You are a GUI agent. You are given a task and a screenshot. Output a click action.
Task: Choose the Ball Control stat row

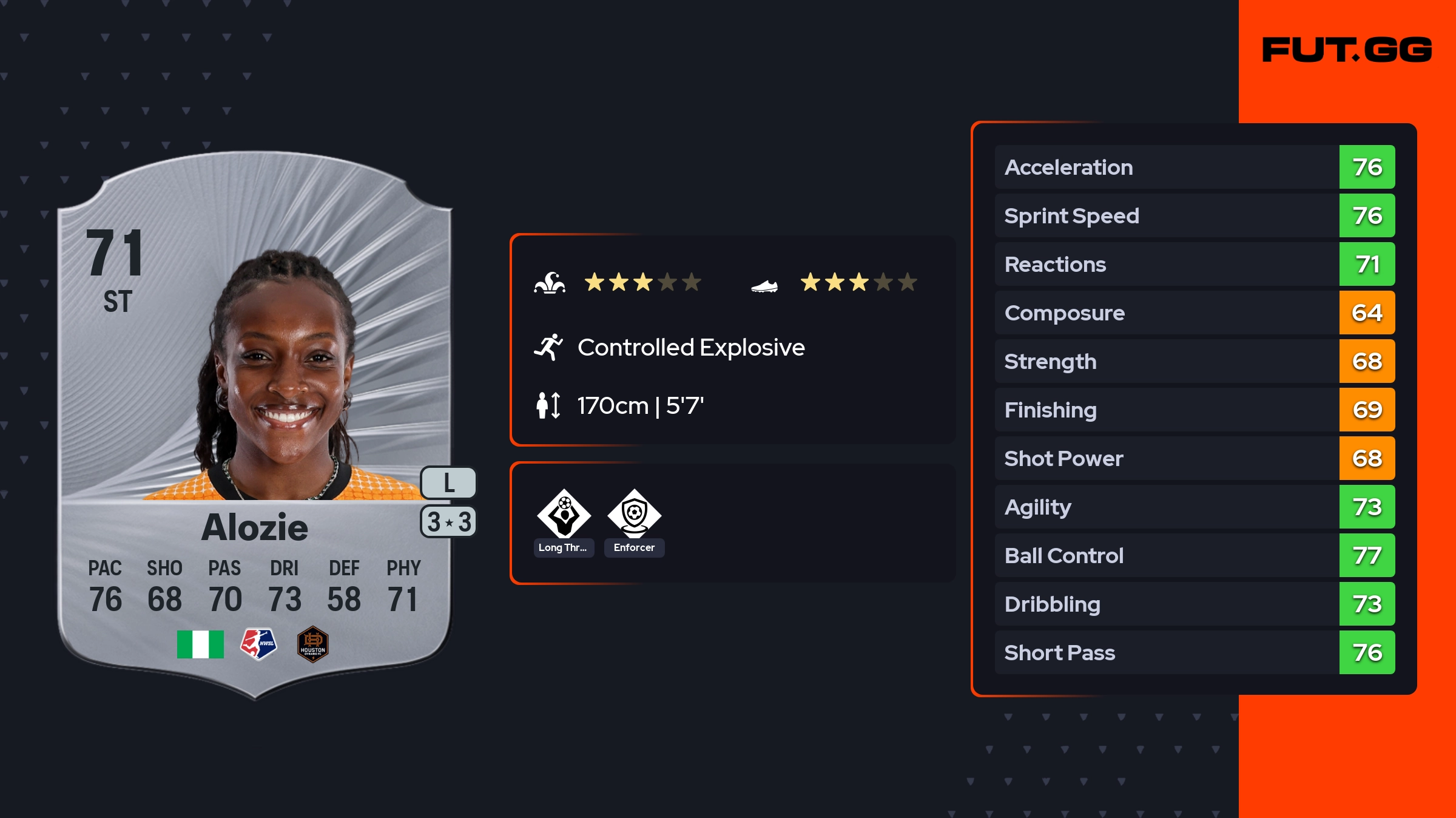click(1194, 555)
